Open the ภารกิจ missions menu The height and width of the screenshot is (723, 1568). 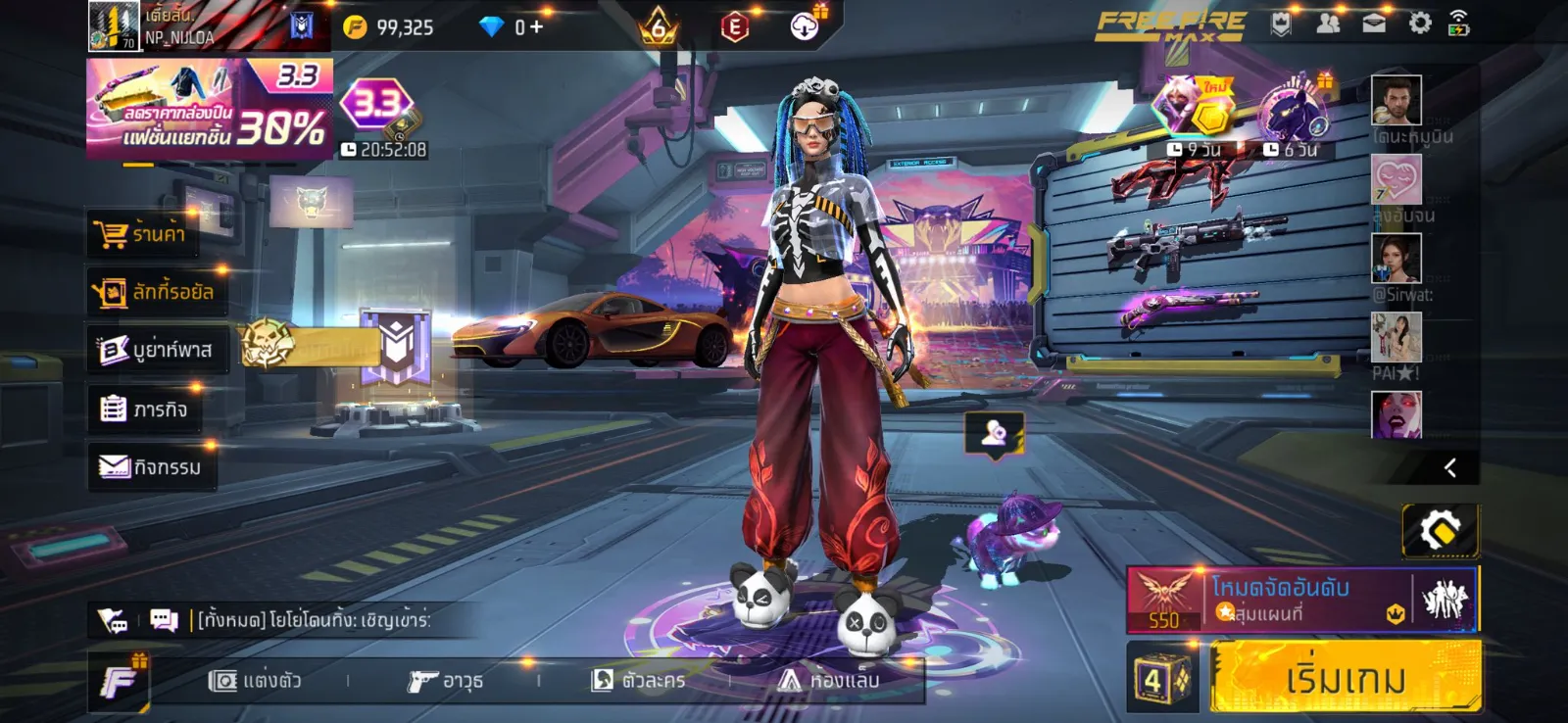click(x=145, y=409)
